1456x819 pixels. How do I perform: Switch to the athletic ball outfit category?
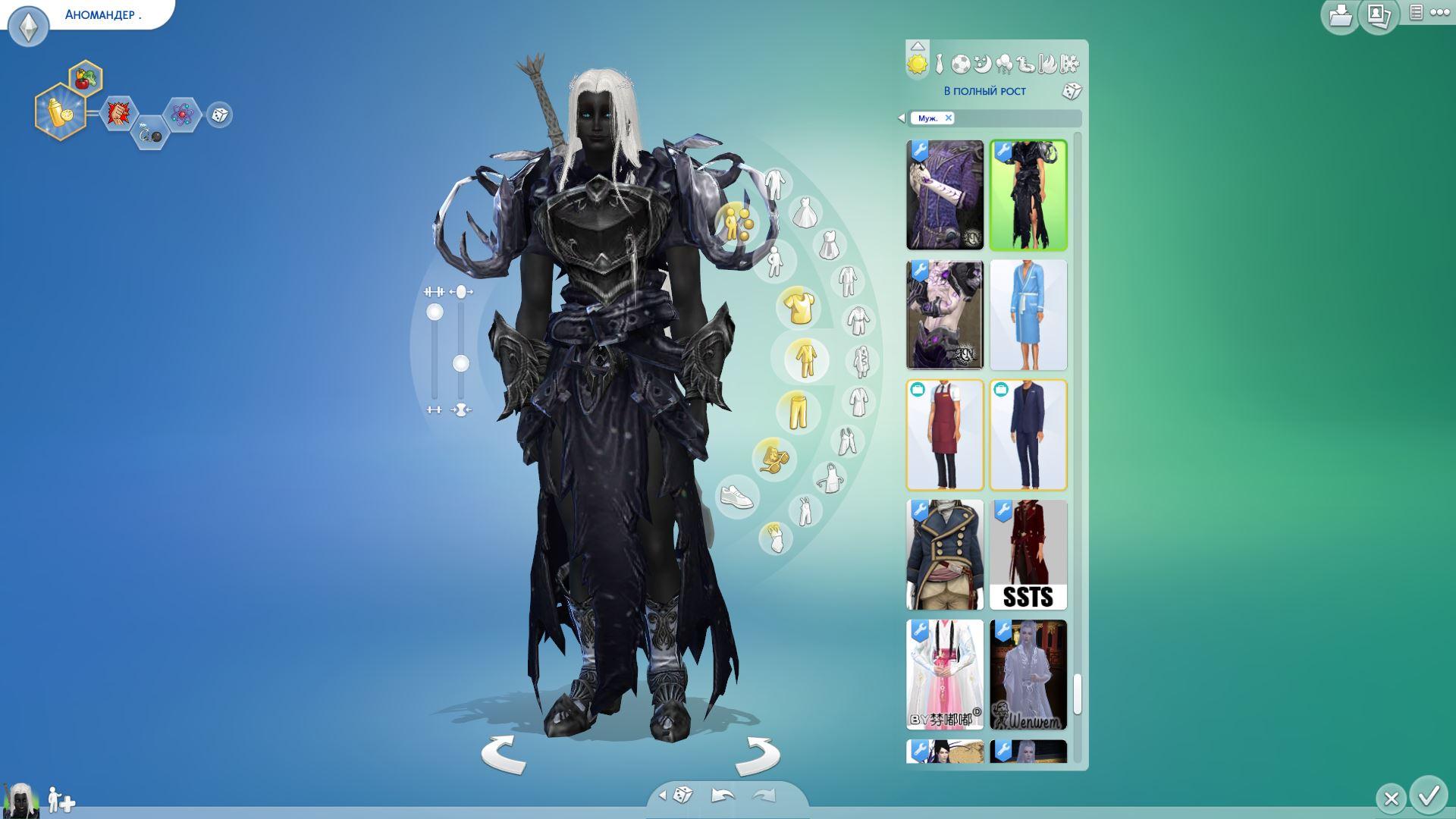960,64
